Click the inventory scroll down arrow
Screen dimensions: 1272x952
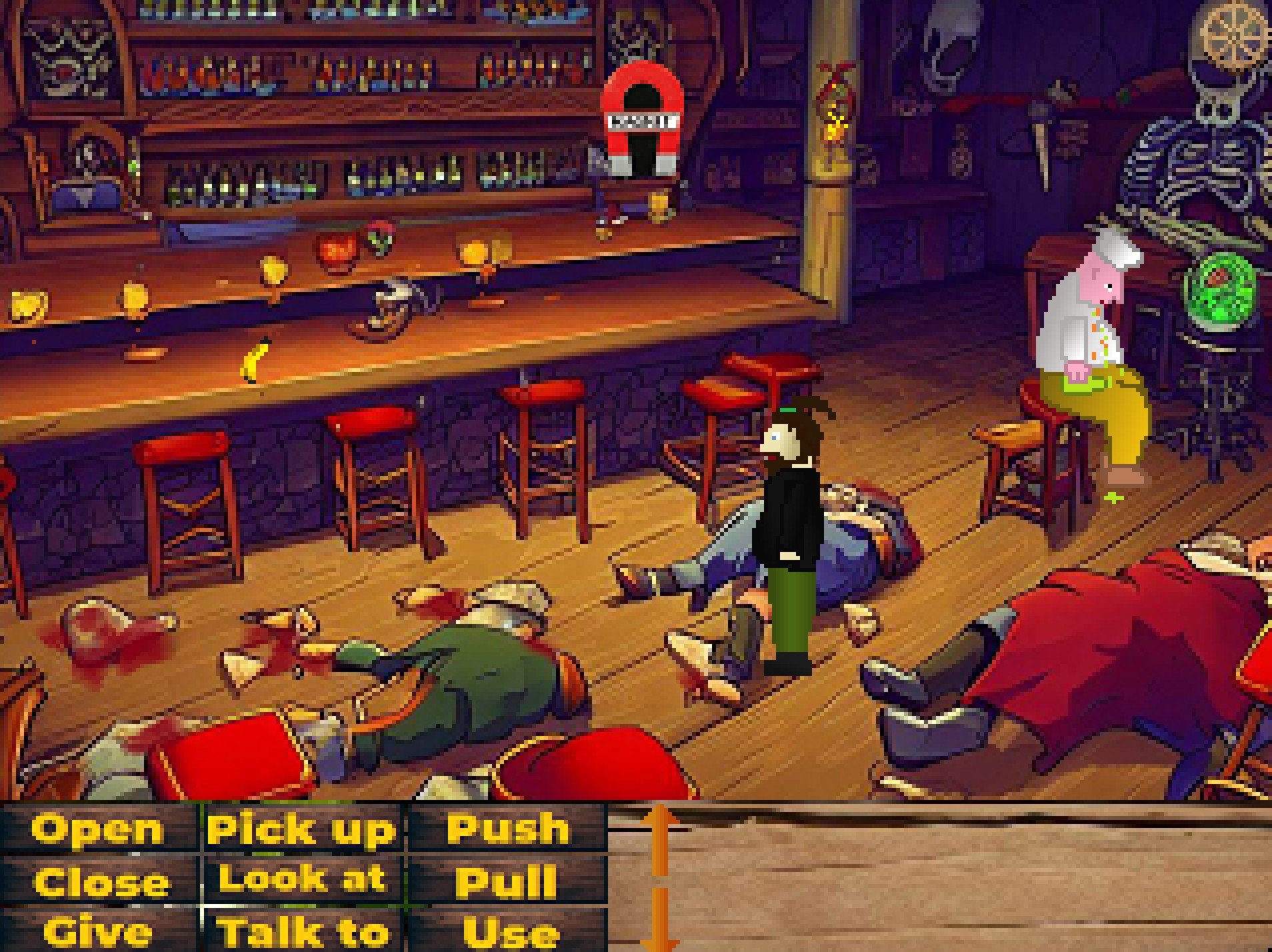pos(659,923)
